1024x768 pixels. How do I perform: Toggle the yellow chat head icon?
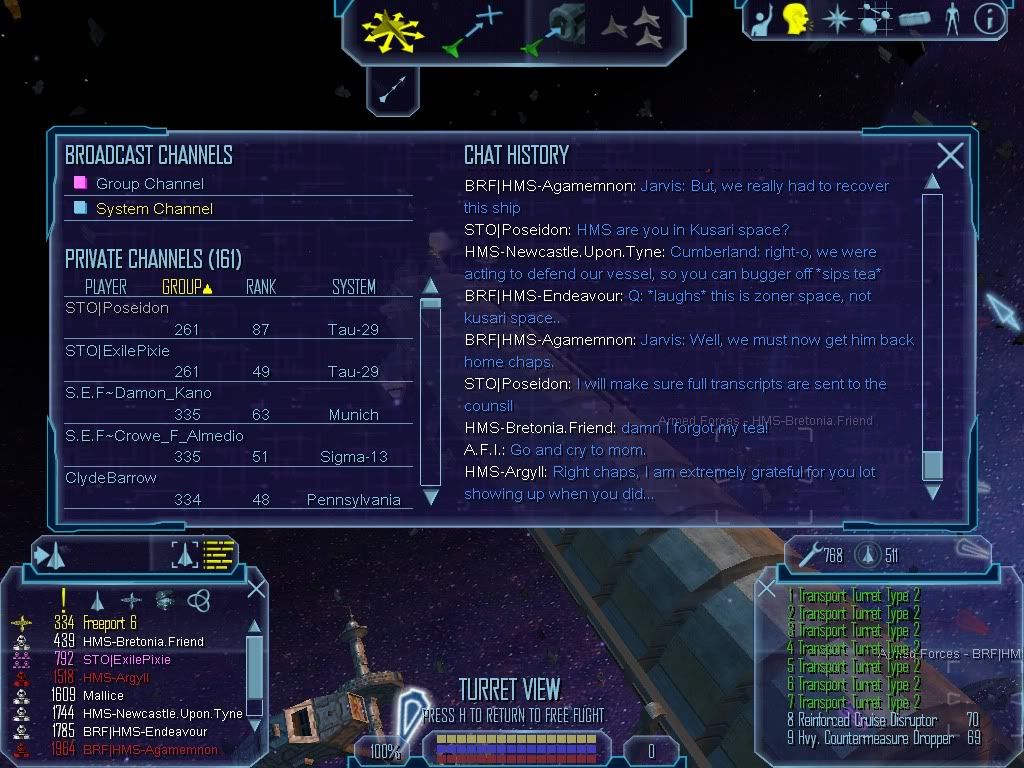pyautogui.click(x=796, y=20)
